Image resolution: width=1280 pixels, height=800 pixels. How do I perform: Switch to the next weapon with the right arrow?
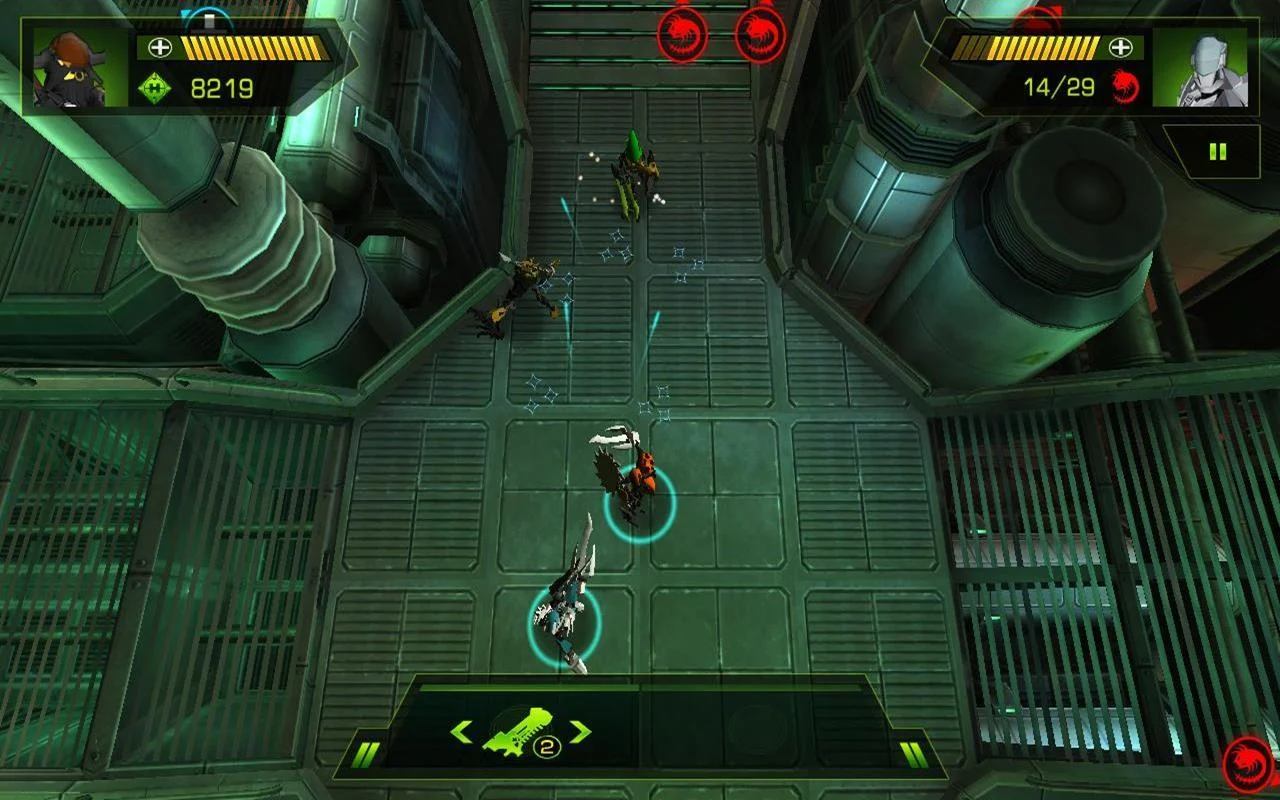580,732
